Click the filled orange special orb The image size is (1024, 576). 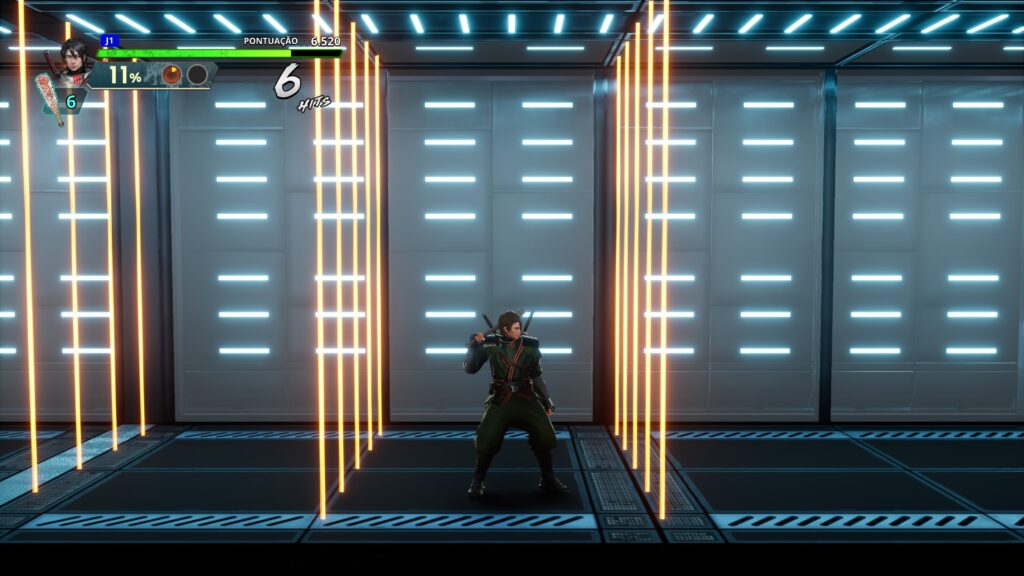pos(172,75)
